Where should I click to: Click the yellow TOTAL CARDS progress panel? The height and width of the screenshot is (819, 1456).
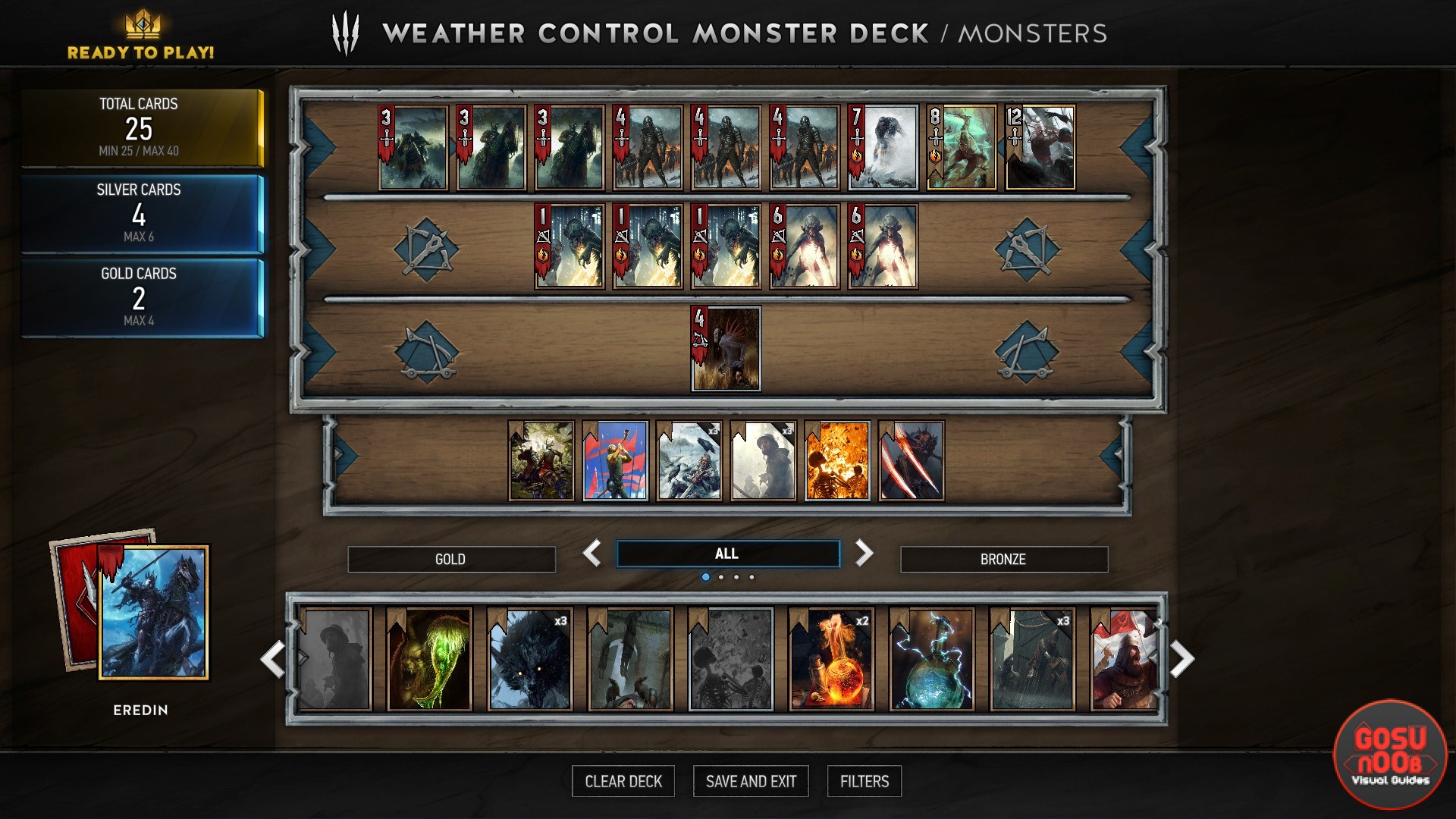point(141,126)
